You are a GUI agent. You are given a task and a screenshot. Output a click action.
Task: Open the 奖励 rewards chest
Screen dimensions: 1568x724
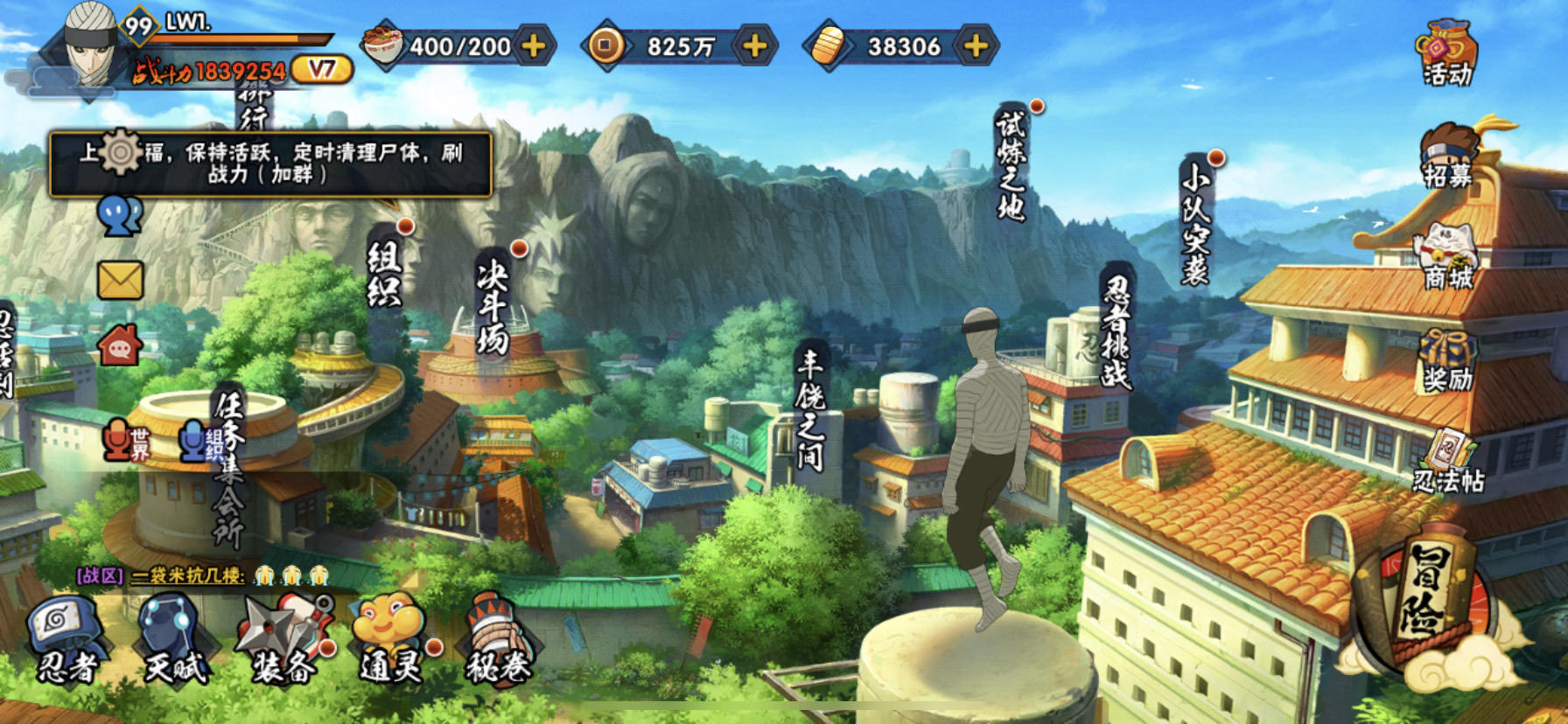1447,360
